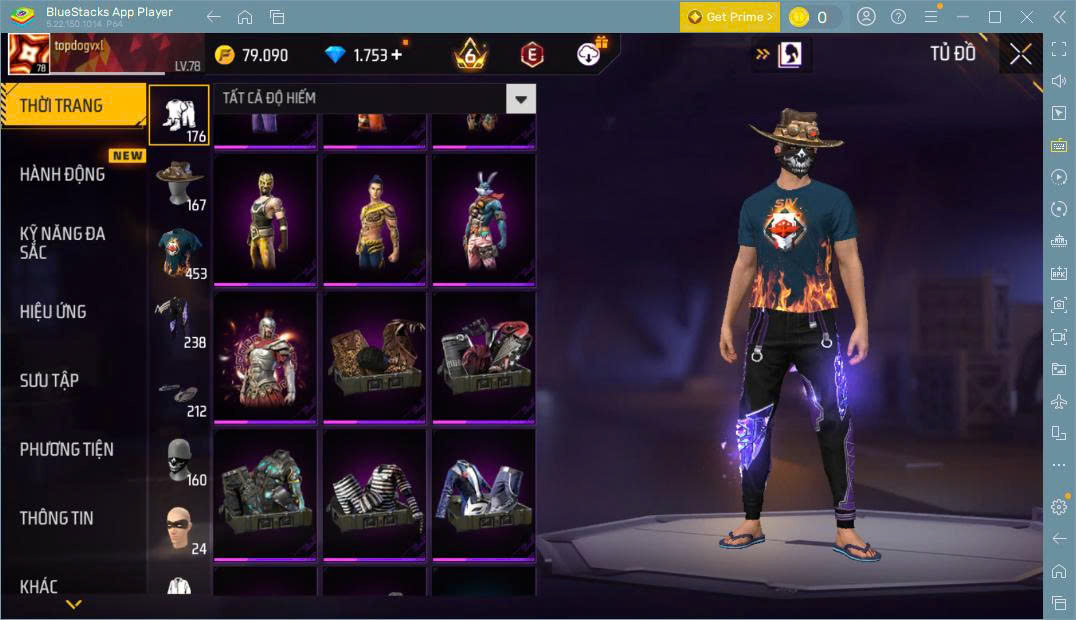The width and height of the screenshot is (1076, 620).
Task: Select the skull mask subcategory icon
Action: [x=180, y=460]
